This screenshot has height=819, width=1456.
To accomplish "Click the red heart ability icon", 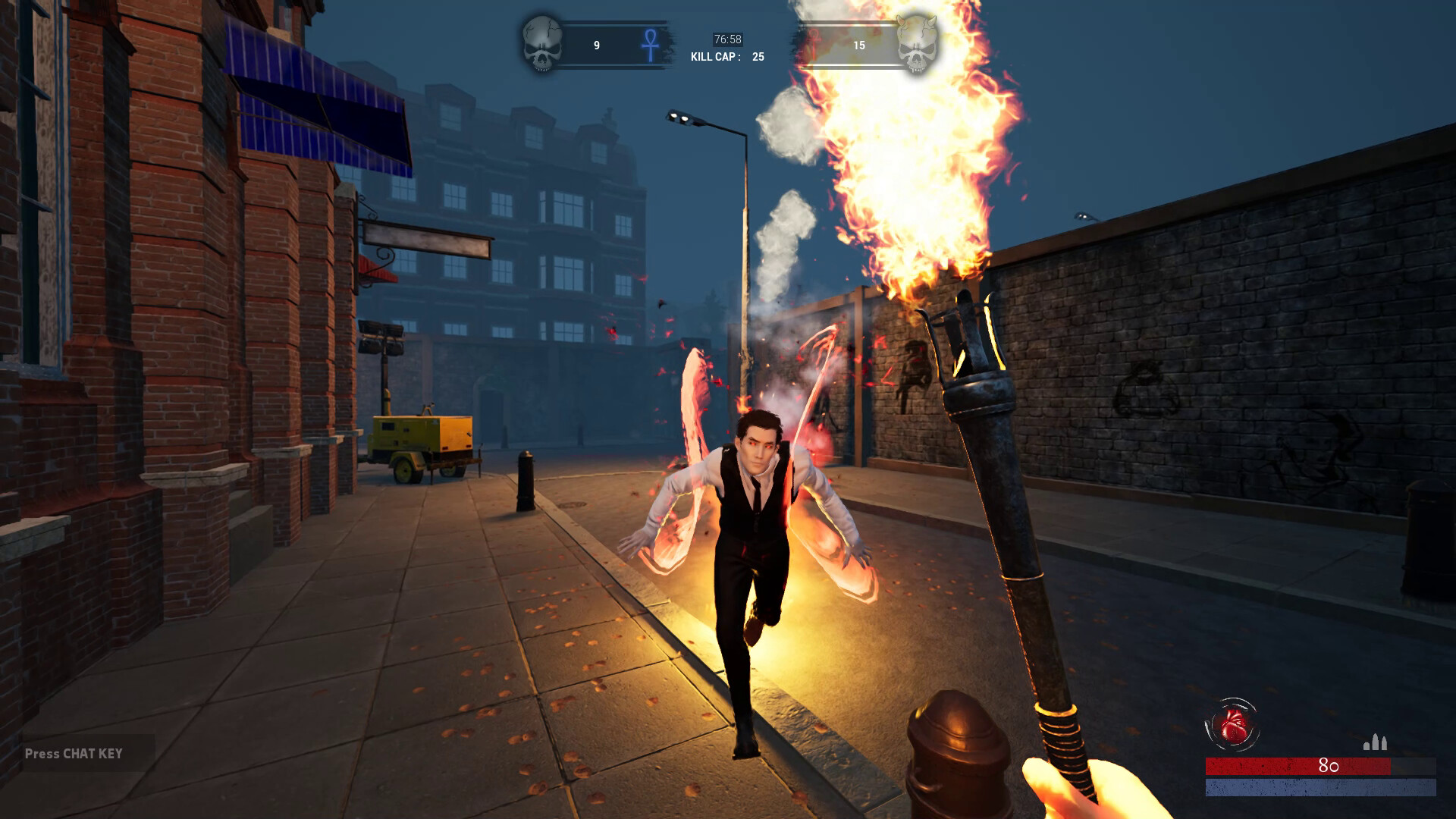I will click(1232, 725).
